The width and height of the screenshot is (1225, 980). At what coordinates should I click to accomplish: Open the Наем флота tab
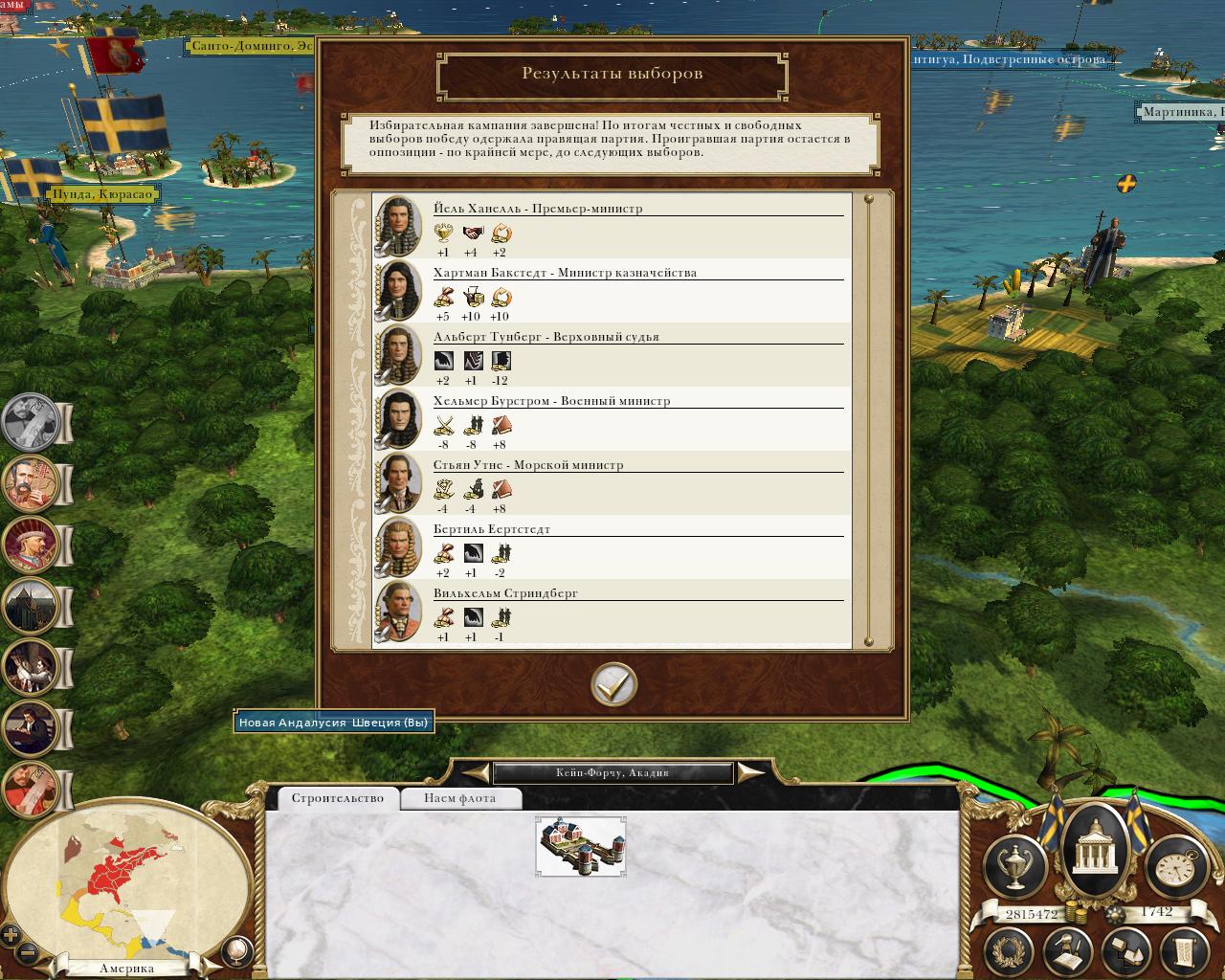(459, 798)
